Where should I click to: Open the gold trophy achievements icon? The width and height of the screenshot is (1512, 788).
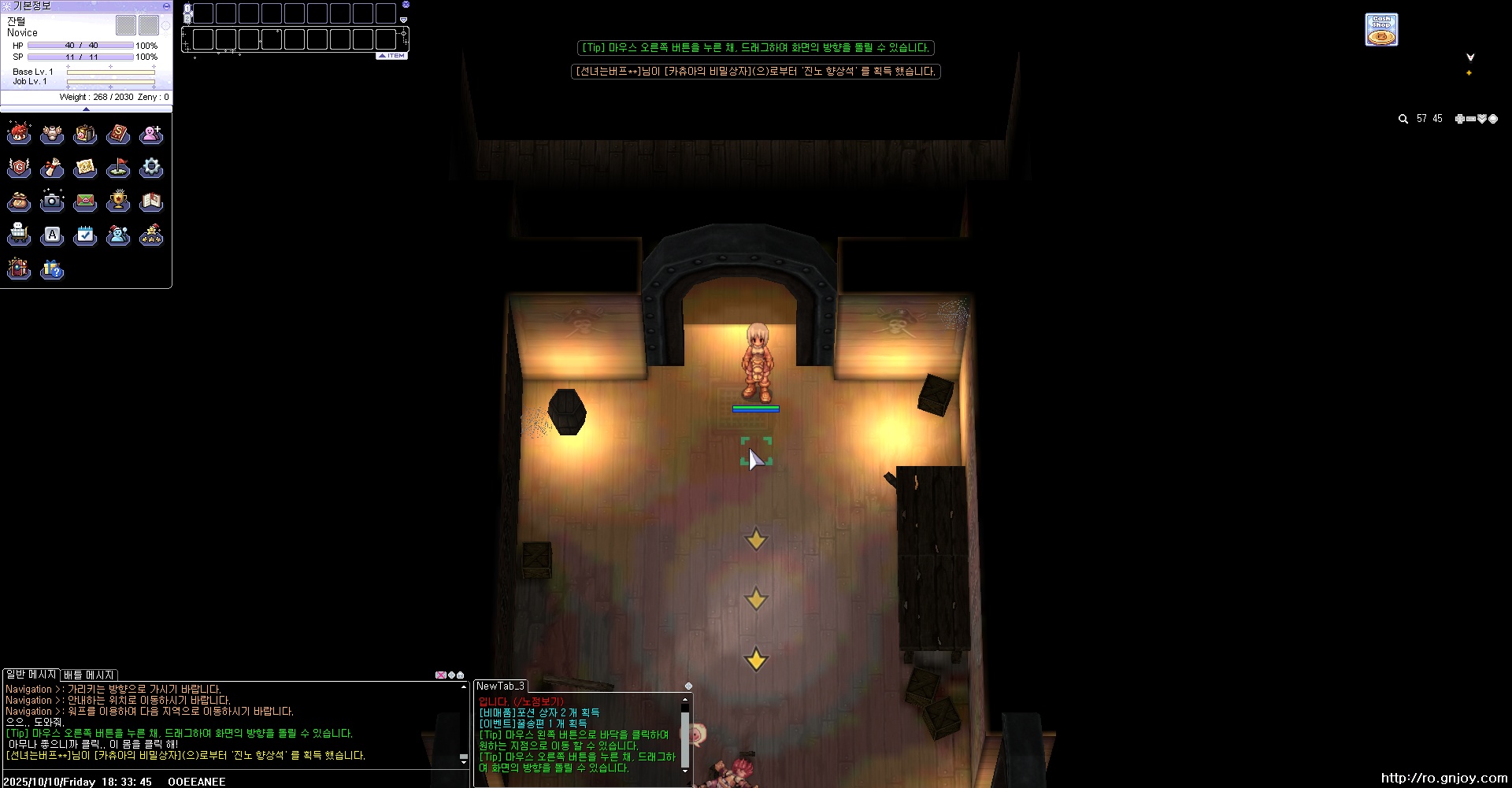click(118, 202)
